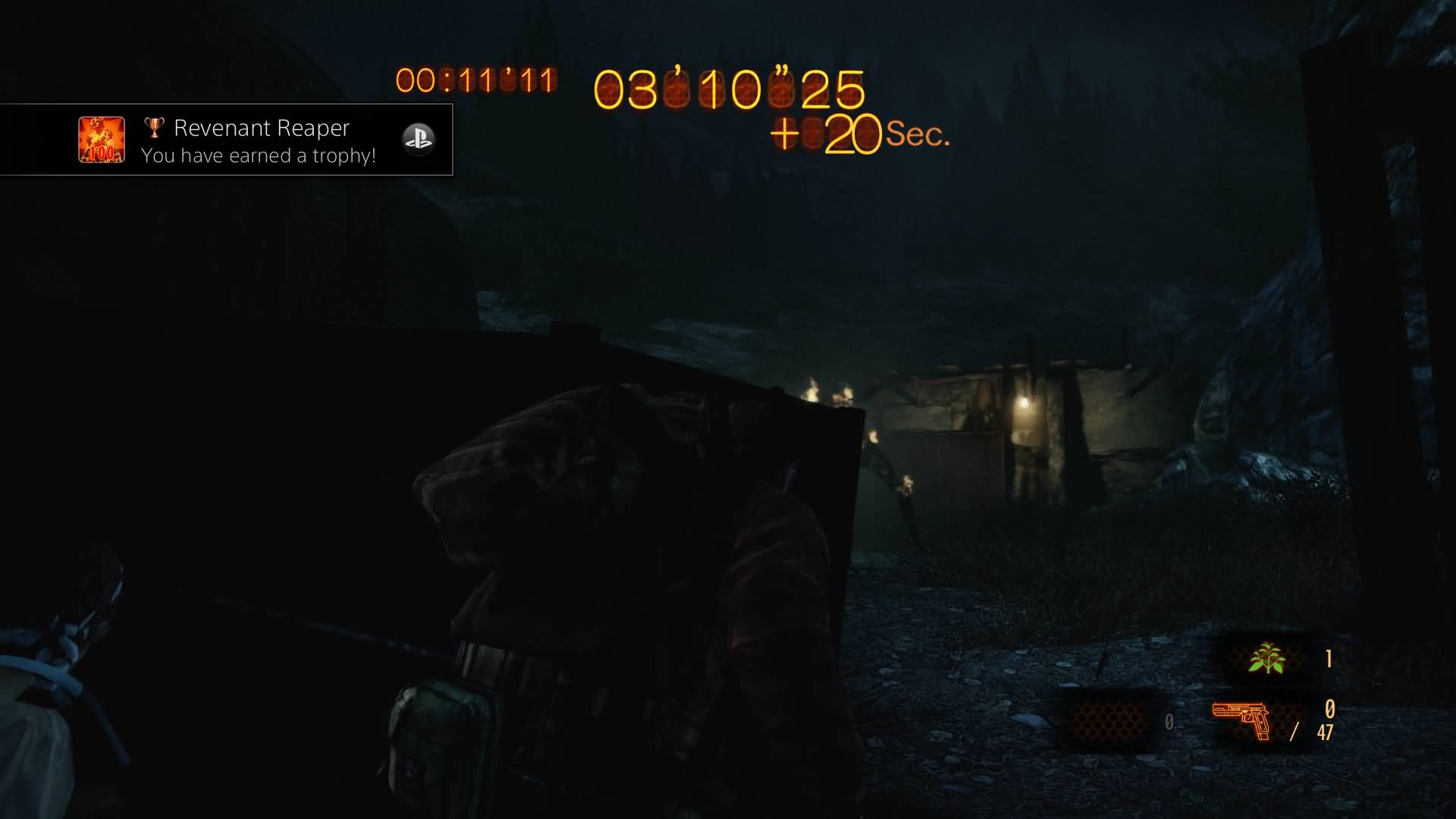Select the empty sub-weapon slot
1456x819 pixels.
[x=1108, y=720]
